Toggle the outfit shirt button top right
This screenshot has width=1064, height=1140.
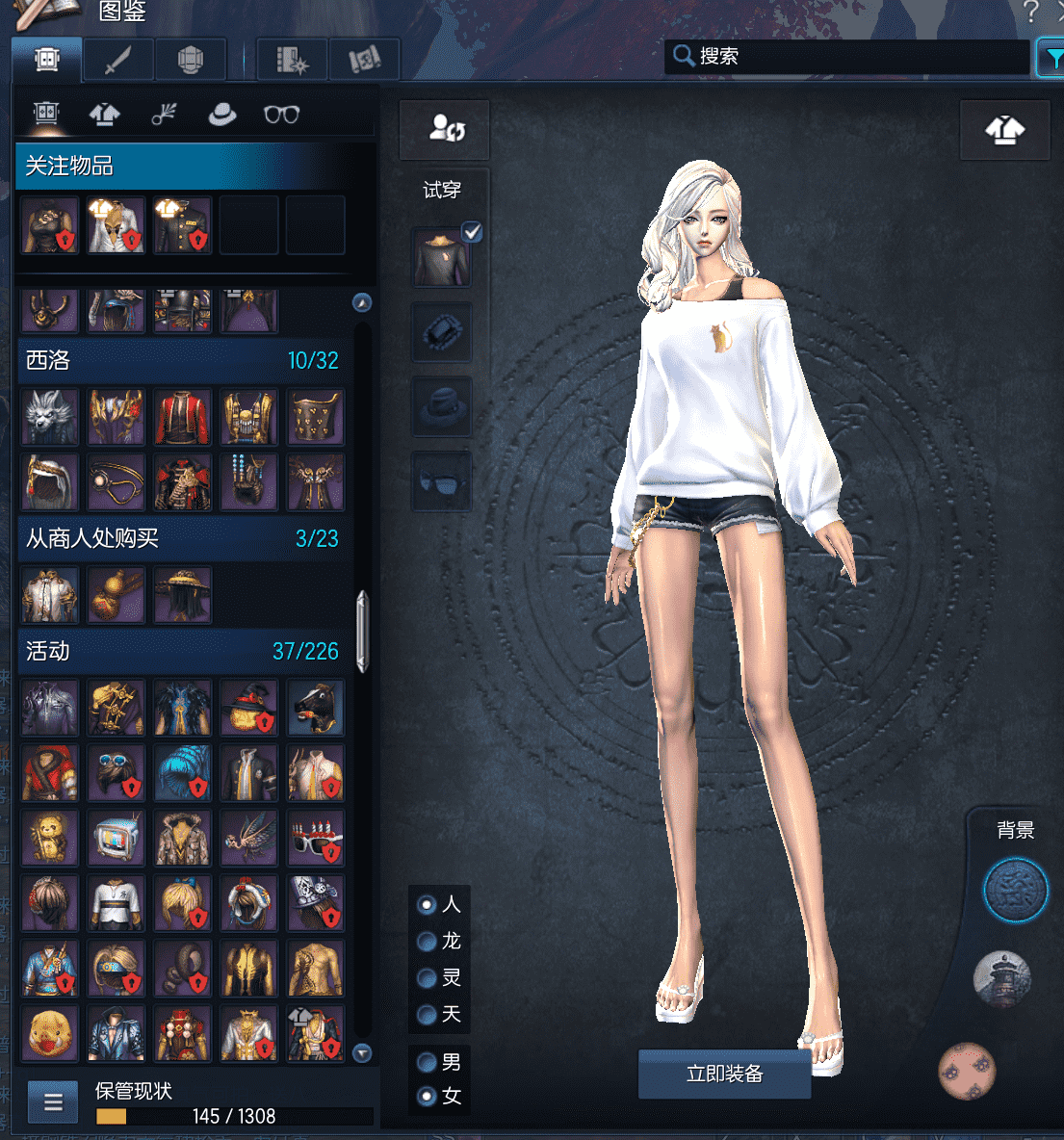(1004, 130)
